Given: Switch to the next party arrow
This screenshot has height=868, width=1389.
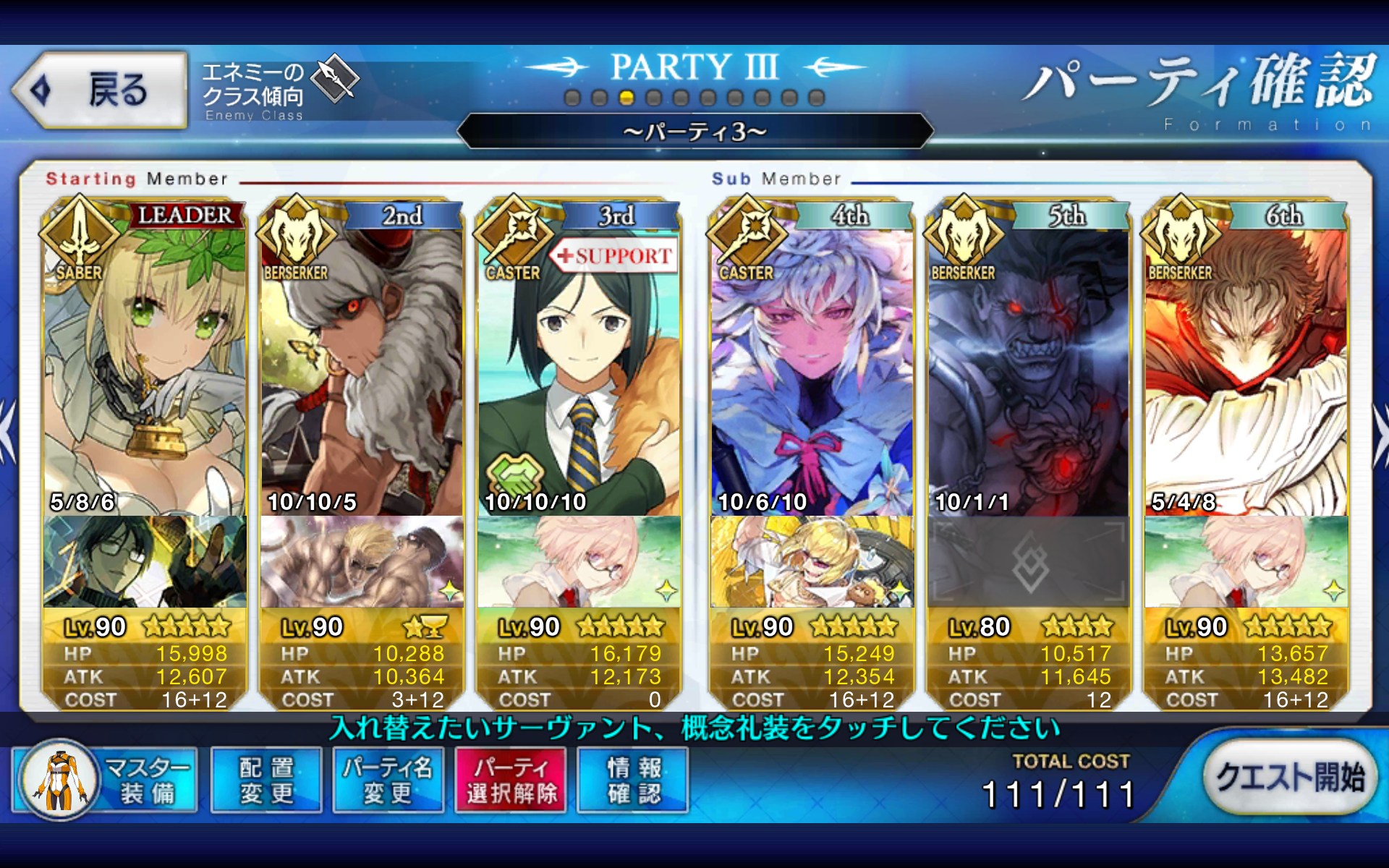Looking at the screenshot, I should (1380, 434).
